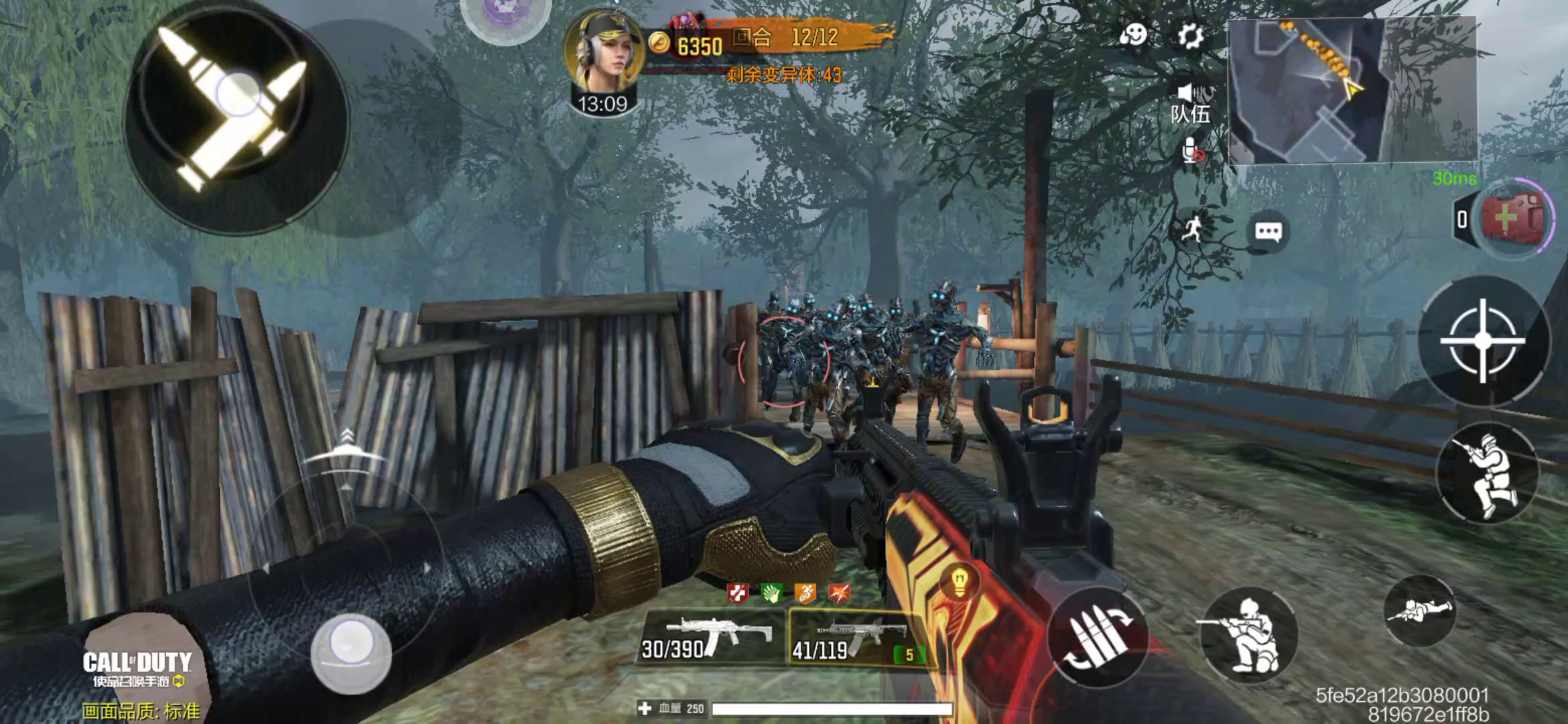The image size is (1568, 724).
Task: Reload using the bullets button
Action: (x=1098, y=637)
